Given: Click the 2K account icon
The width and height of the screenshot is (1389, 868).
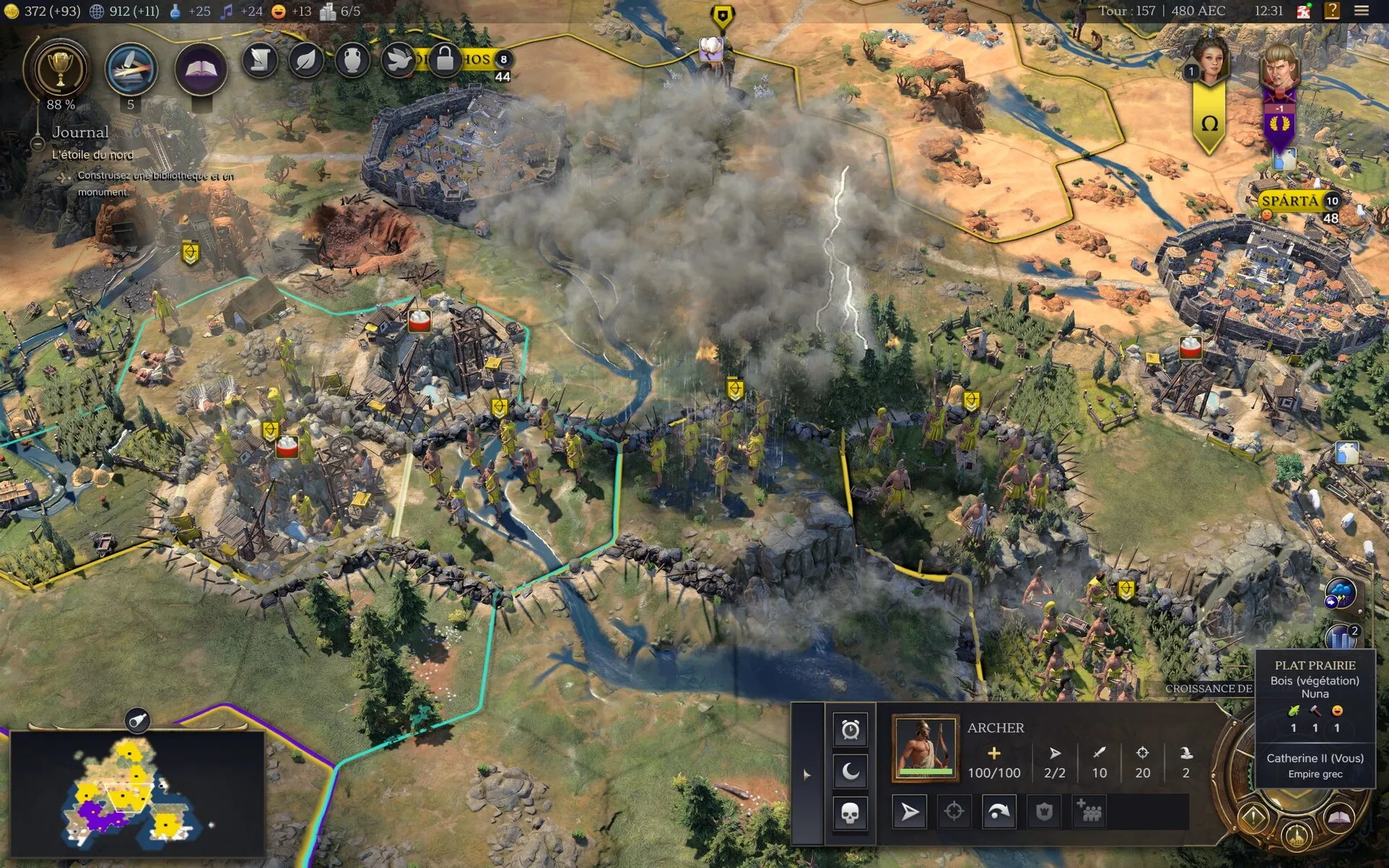Looking at the screenshot, I should [x=1304, y=11].
